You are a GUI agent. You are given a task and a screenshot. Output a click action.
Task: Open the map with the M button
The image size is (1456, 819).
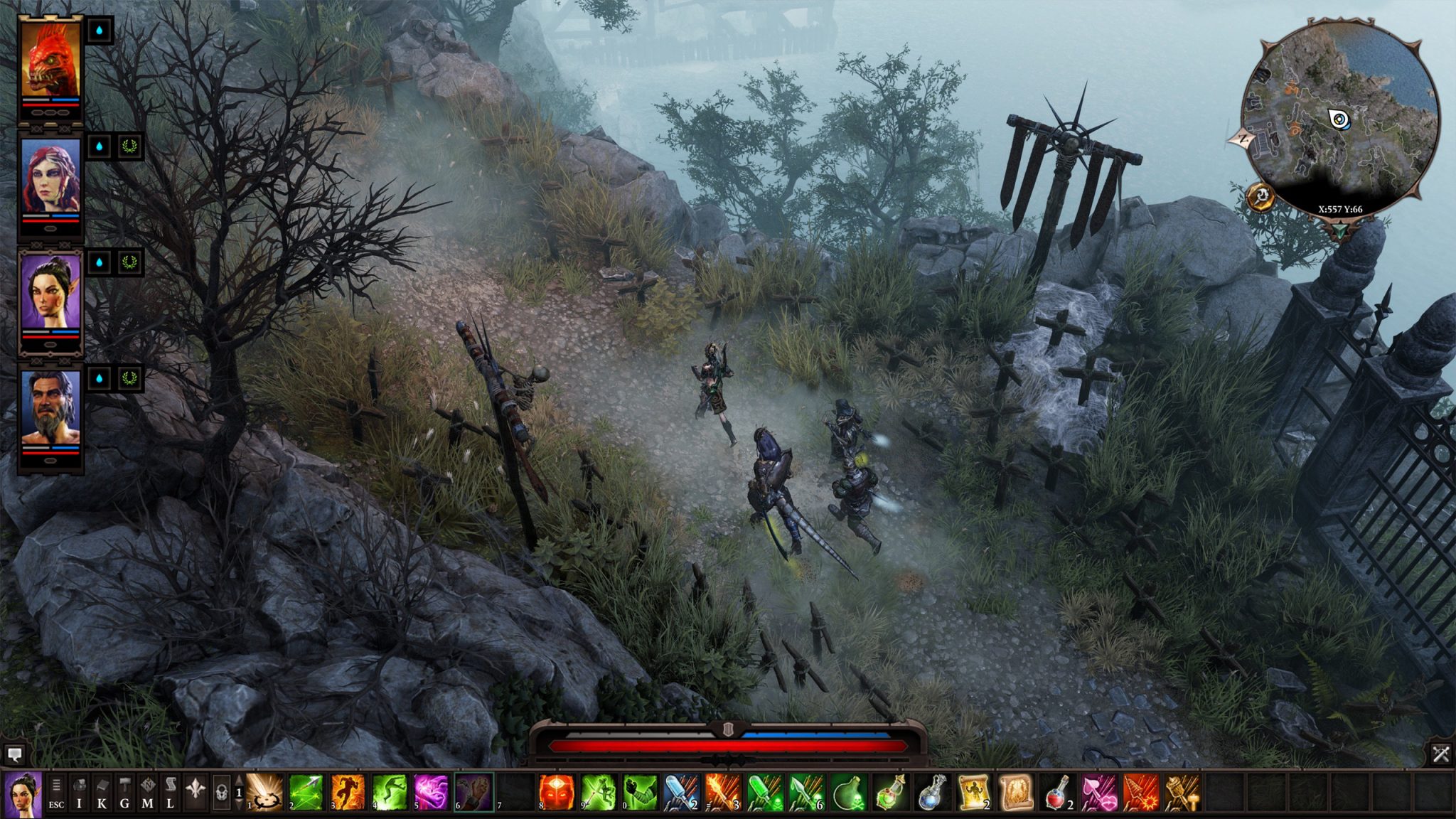[x=148, y=793]
